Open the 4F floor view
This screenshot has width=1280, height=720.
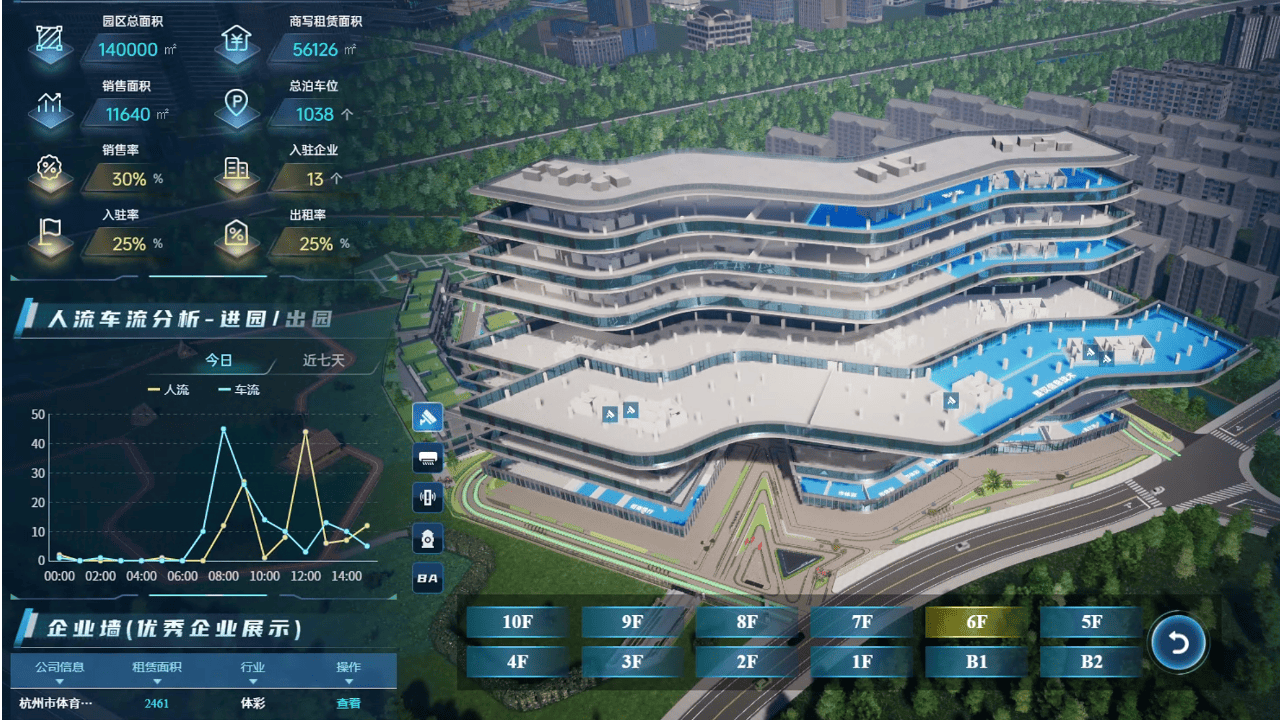tap(517, 661)
